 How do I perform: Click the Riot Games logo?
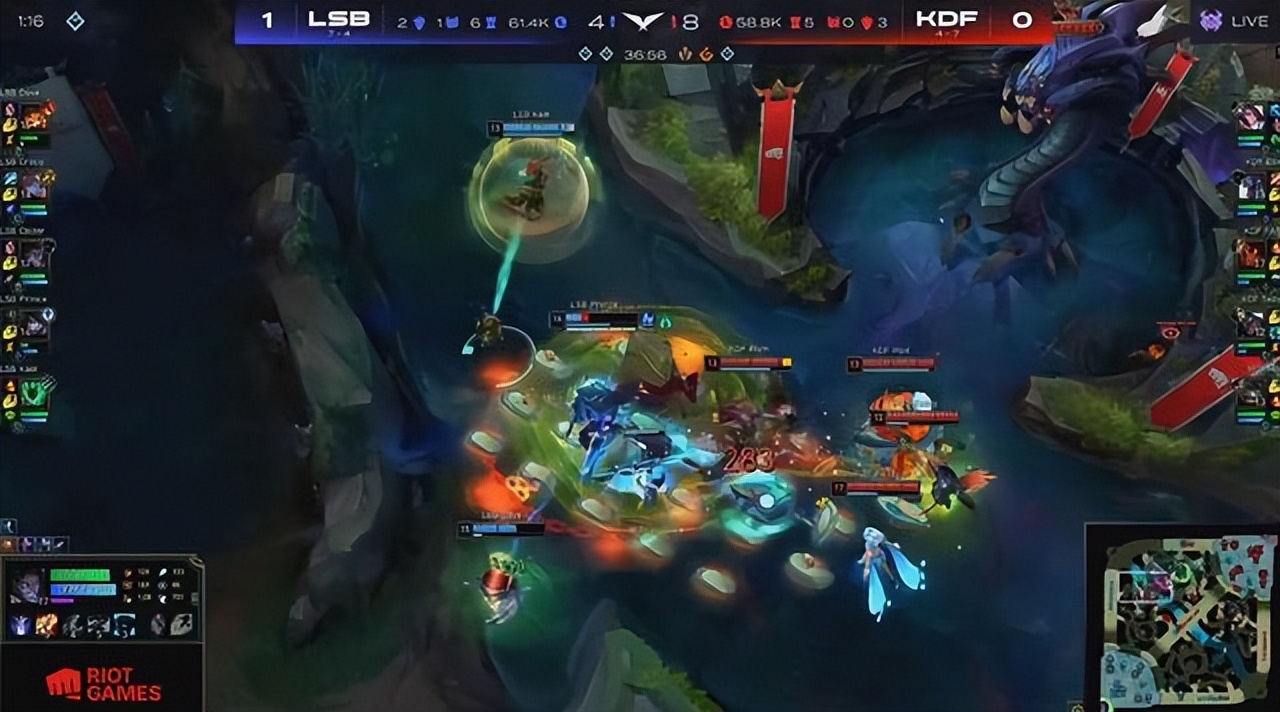click(102, 684)
